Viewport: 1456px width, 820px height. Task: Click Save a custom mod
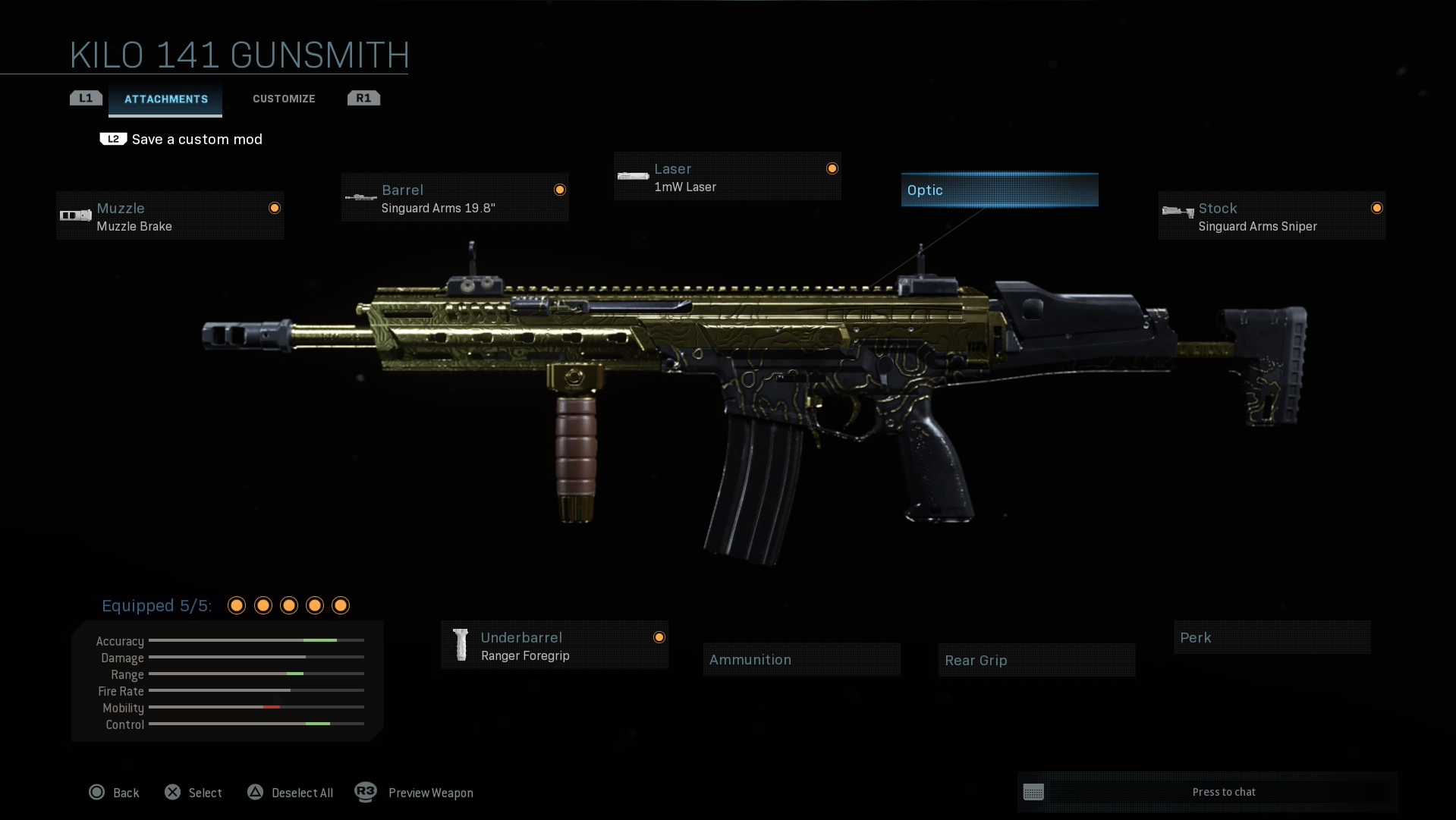pos(197,140)
